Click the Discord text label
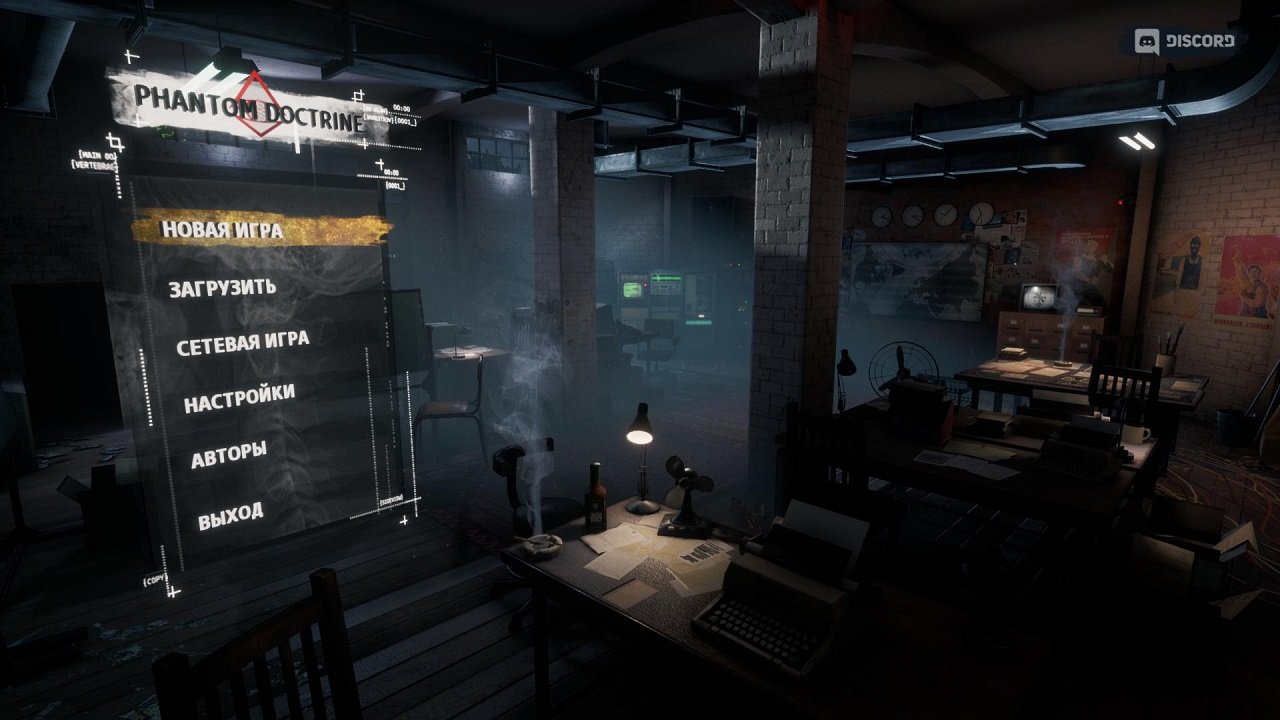This screenshot has width=1280, height=720. pos(1199,42)
